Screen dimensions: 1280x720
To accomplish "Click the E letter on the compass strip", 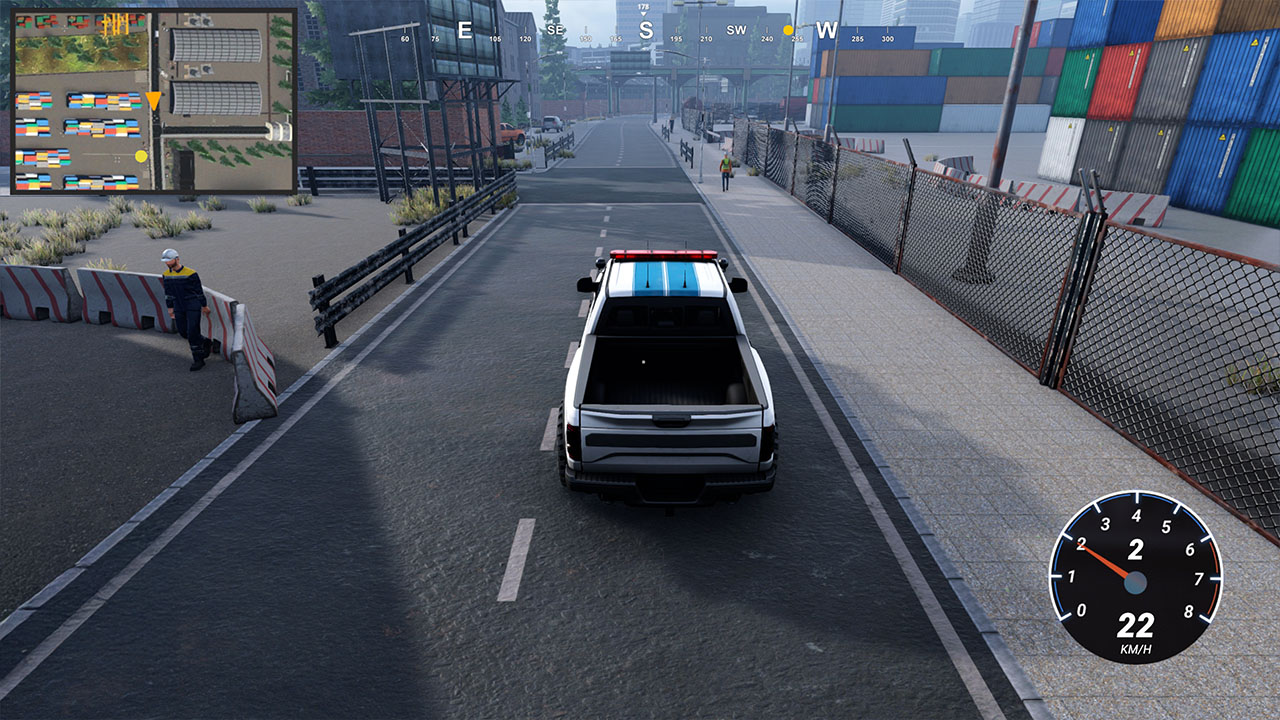I will point(464,28).
